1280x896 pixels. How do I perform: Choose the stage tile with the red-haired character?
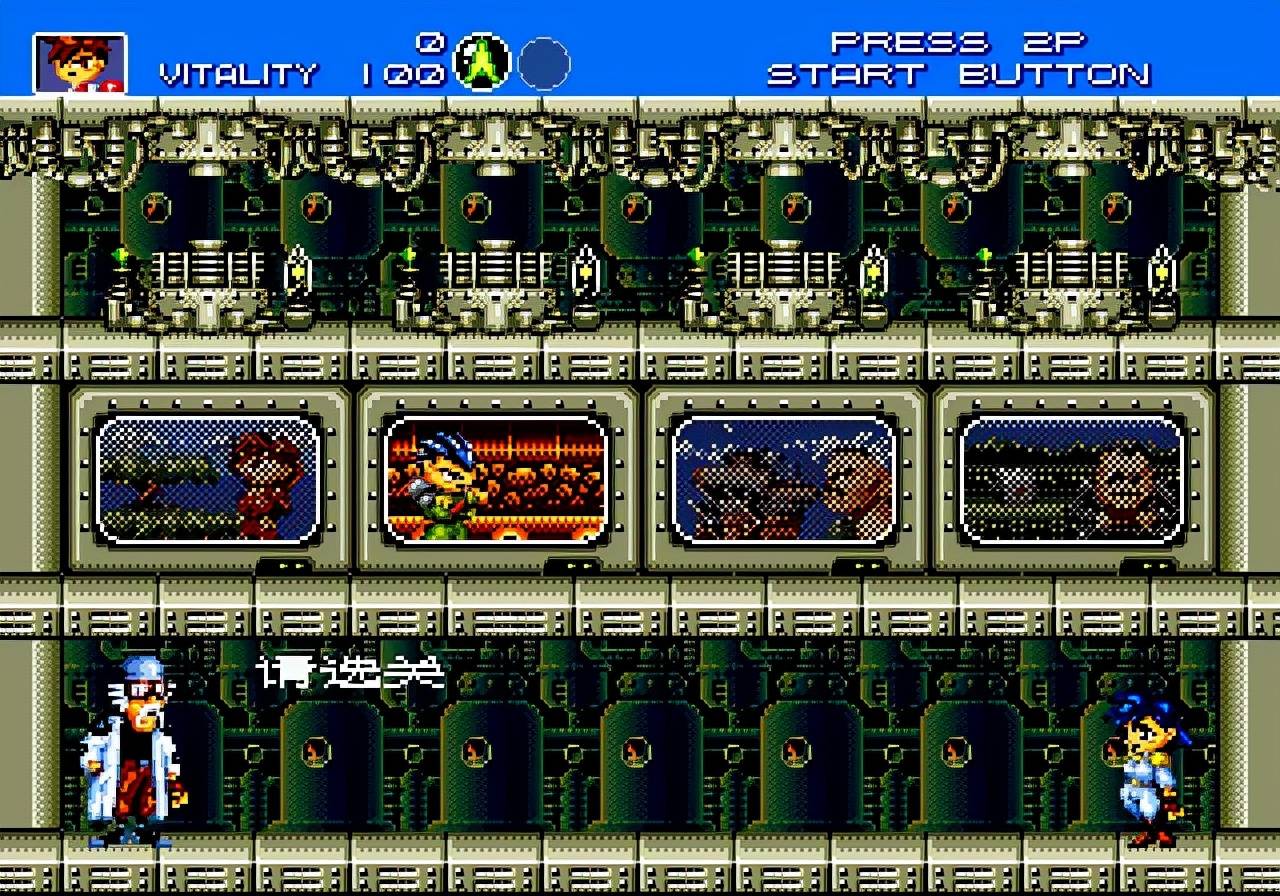(208, 479)
